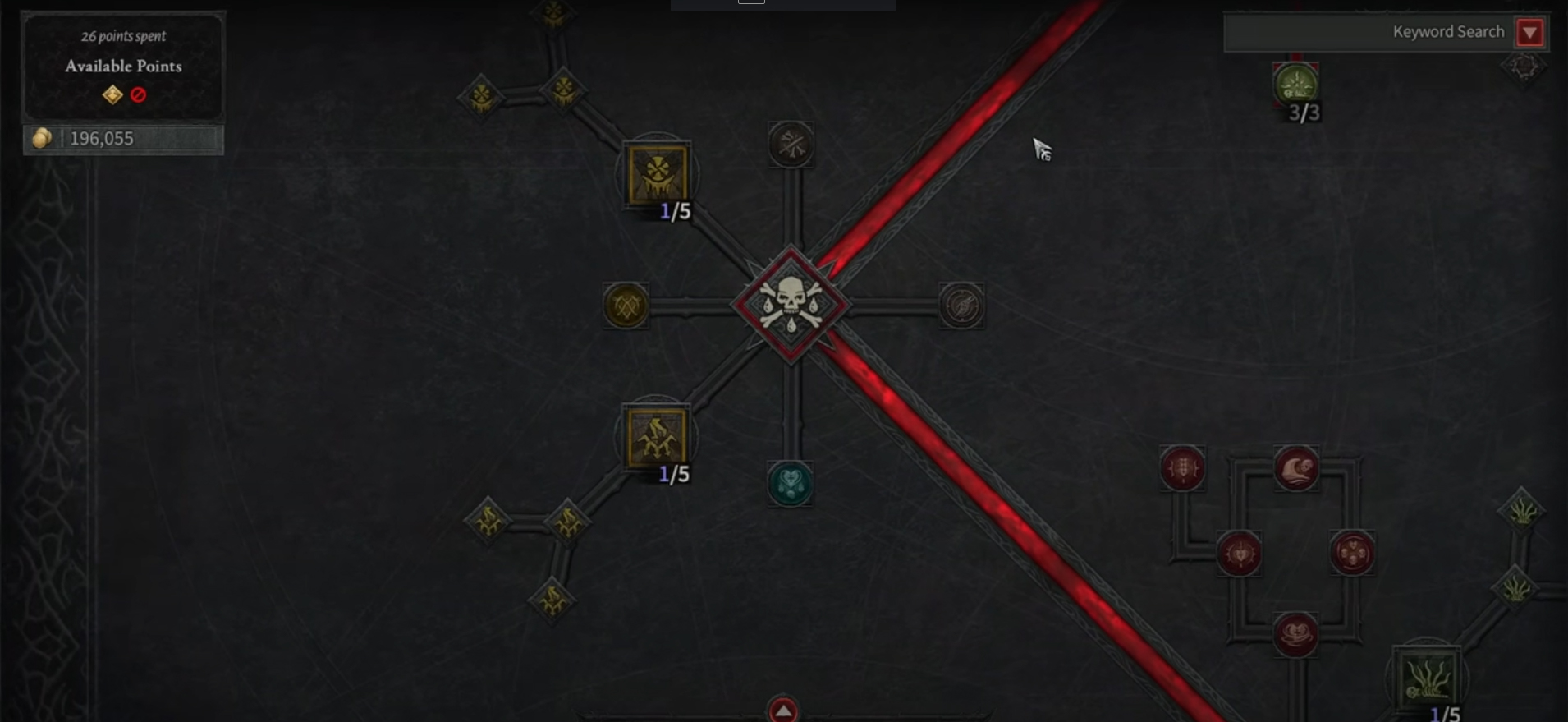Viewport: 1568px width, 722px height.
Task: Select the central skull and crossbones node
Action: coord(791,304)
